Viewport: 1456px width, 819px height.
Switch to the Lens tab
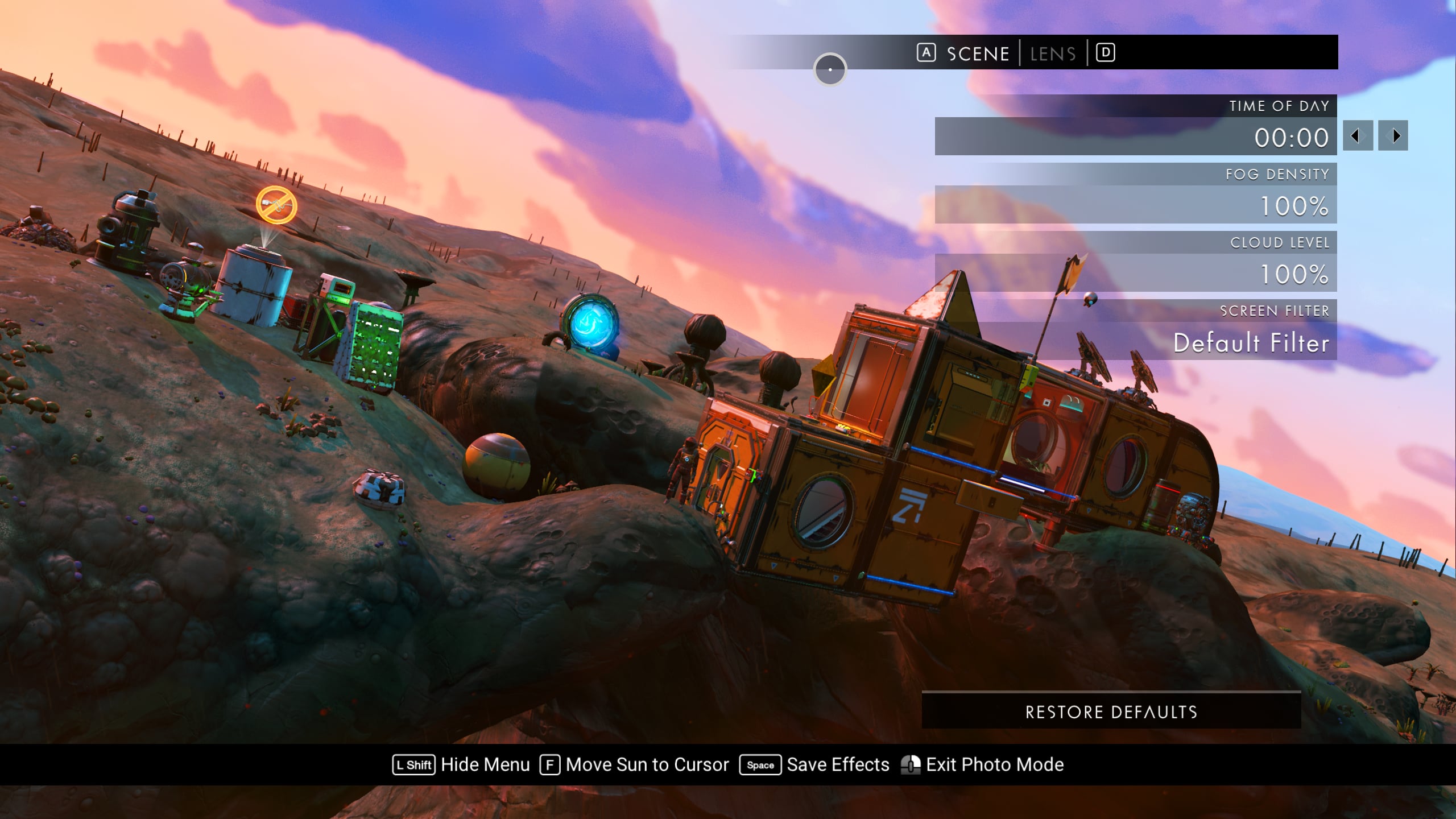click(x=1053, y=54)
